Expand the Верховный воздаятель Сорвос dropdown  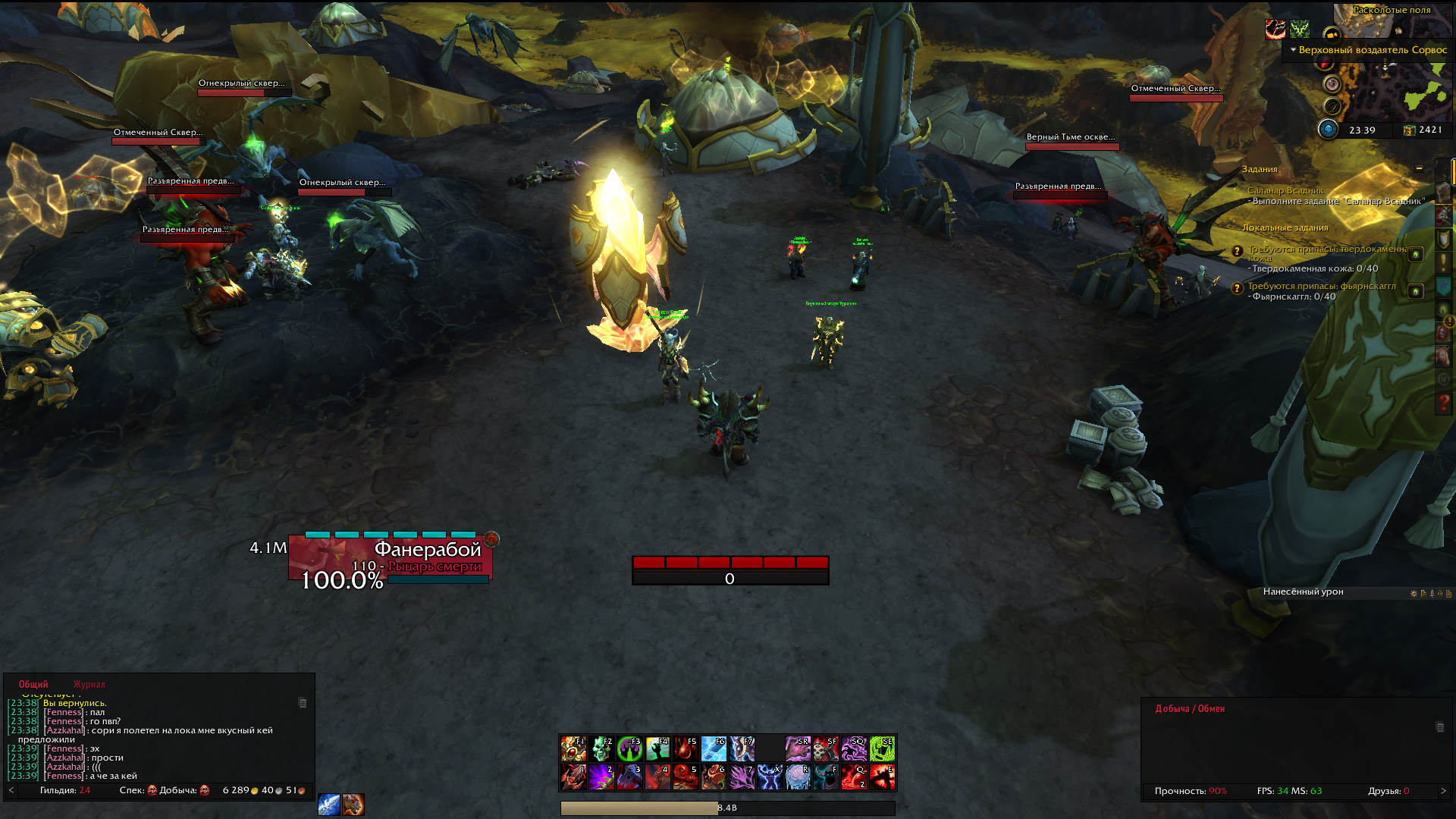(1292, 50)
